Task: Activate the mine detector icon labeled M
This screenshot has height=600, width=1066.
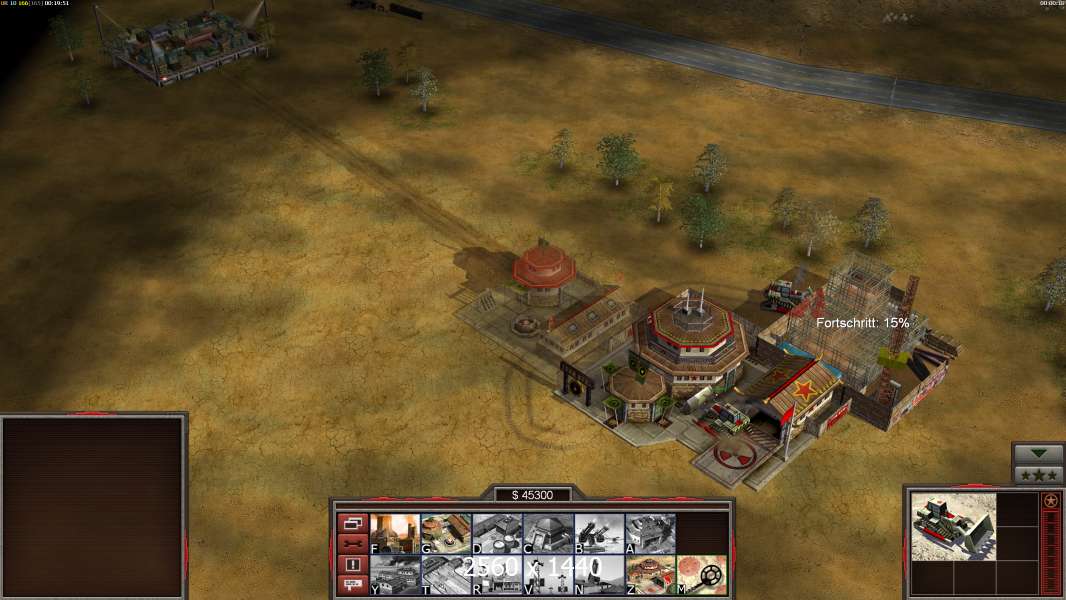Action: point(702,575)
